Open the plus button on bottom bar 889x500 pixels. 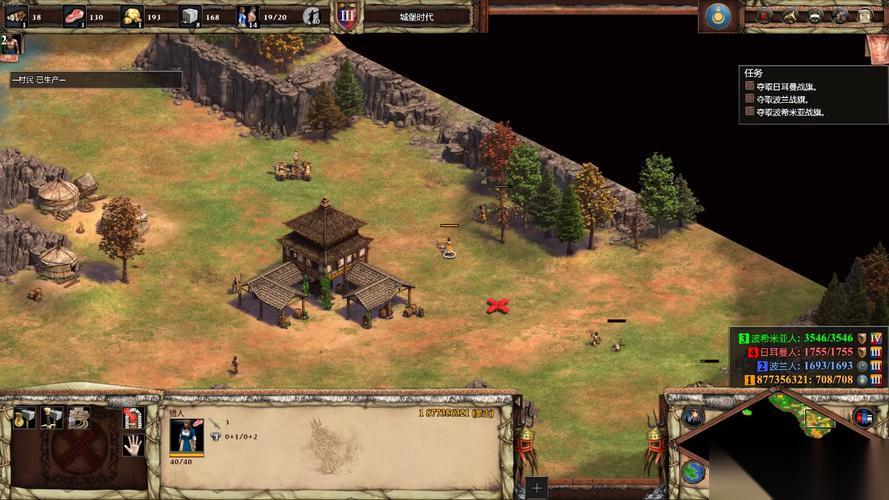coord(537,488)
